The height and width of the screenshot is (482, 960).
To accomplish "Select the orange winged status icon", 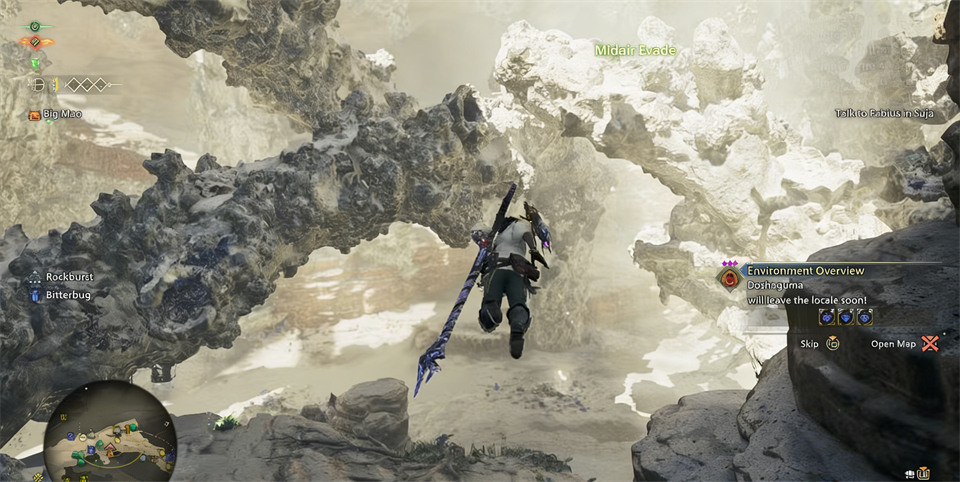I will [x=37, y=42].
